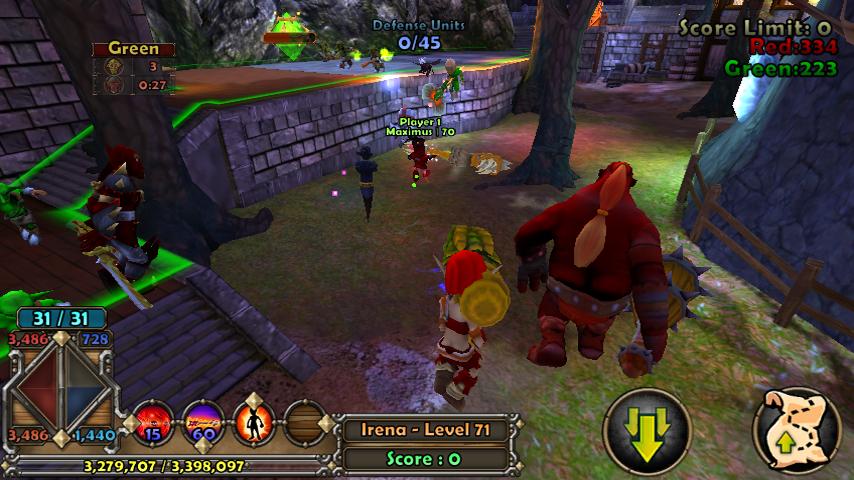Select the Irena – Level 71 nameplate

click(428, 431)
